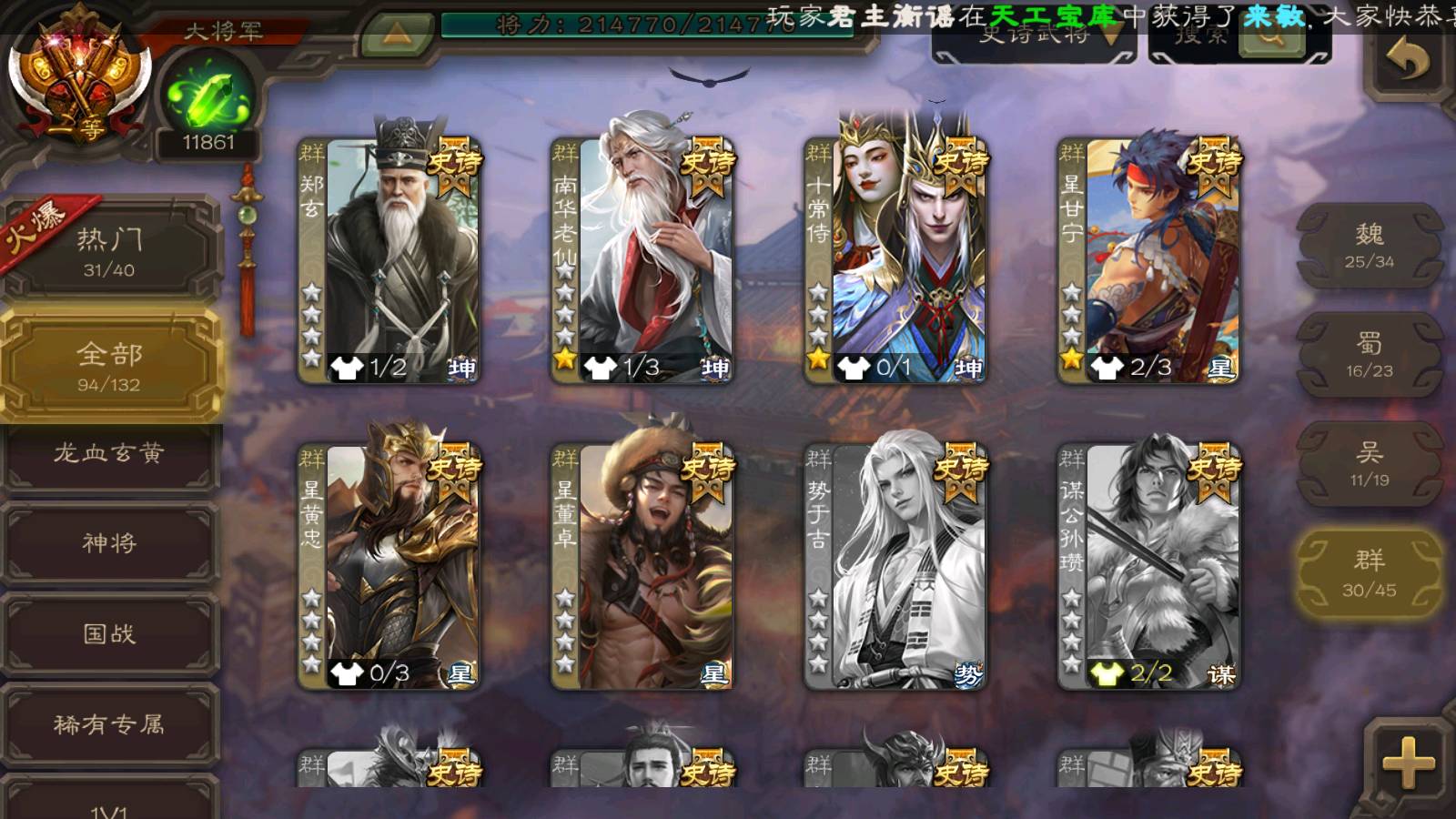
Task: Select the 郑玄 hero card
Action: [x=391, y=259]
